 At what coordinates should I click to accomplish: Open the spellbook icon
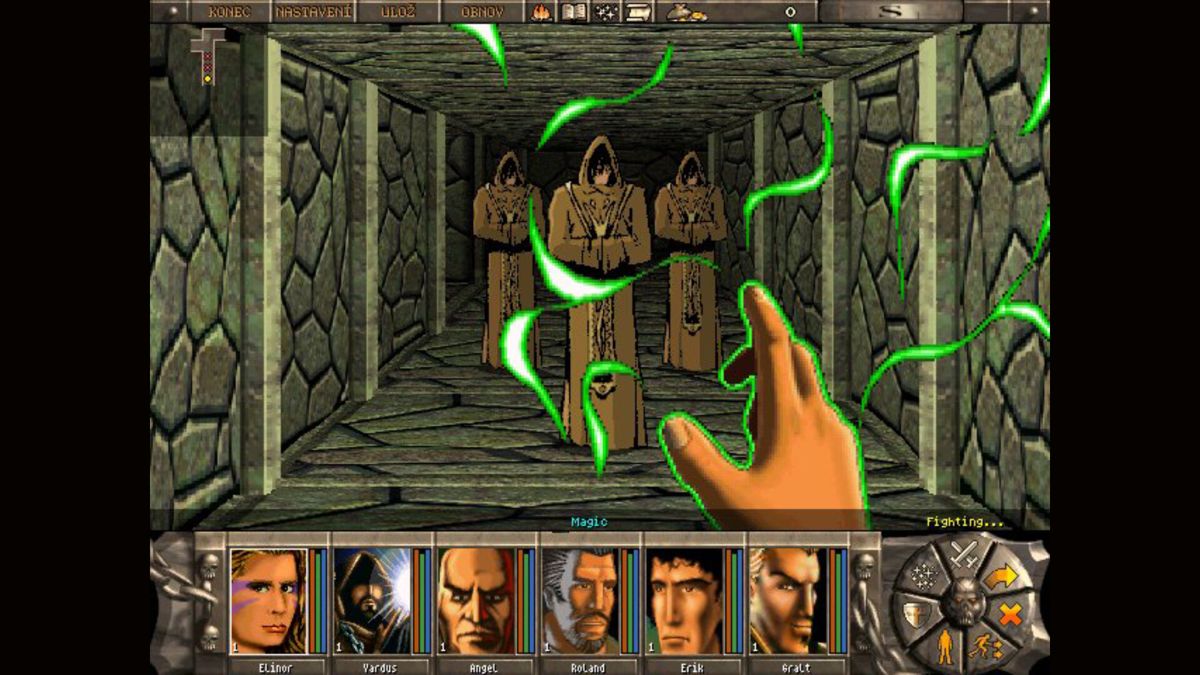coord(574,12)
